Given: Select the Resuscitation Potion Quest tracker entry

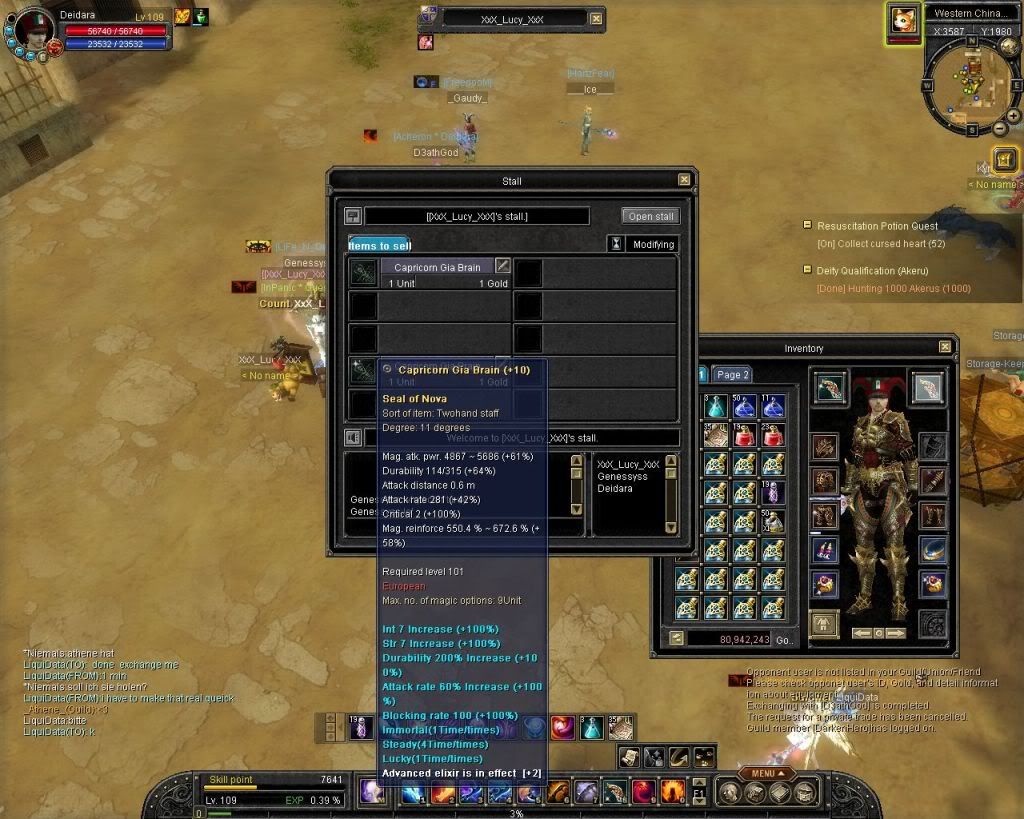Looking at the screenshot, I should coord(877,226).
